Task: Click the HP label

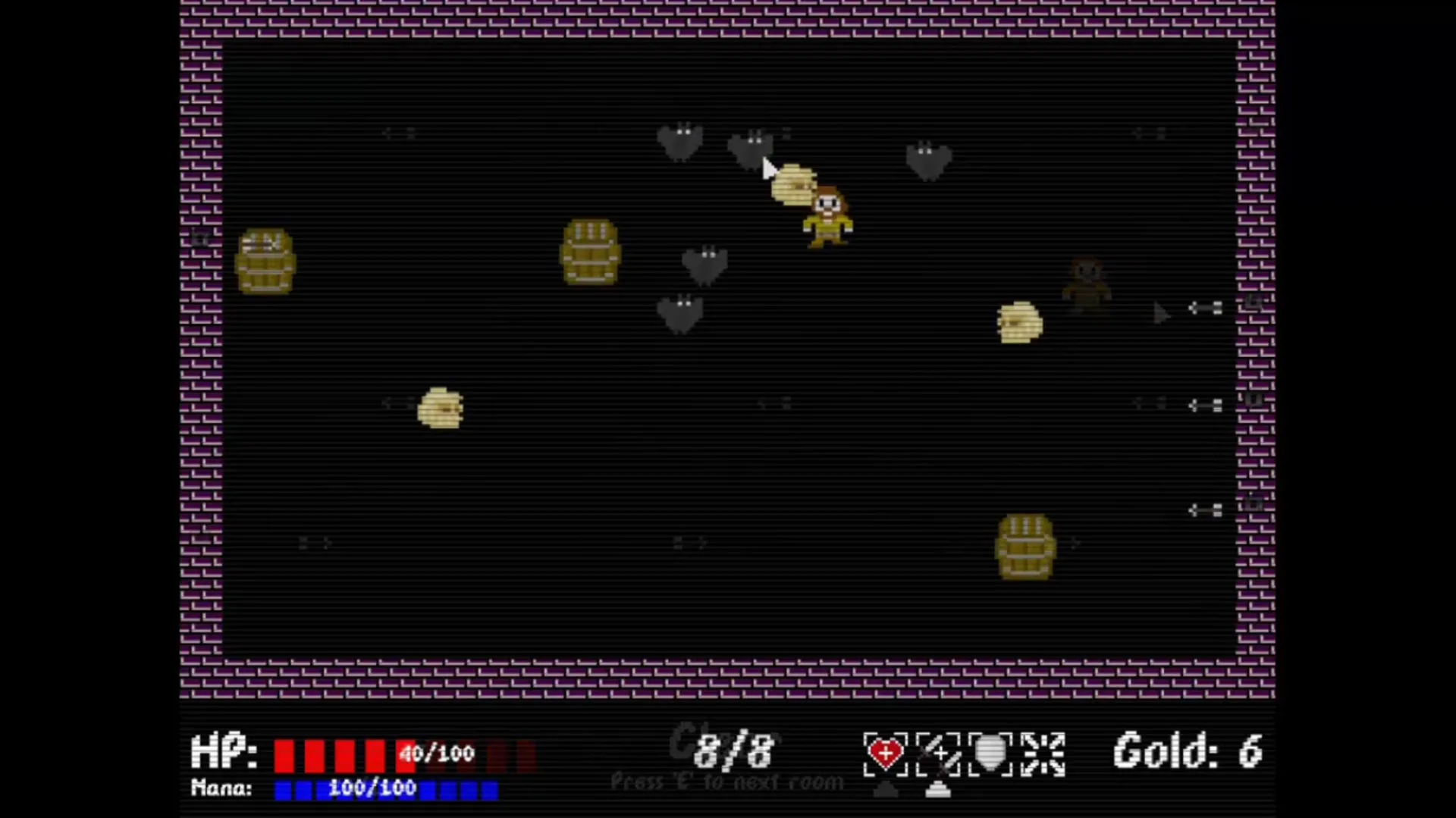Action: tap(224, 752)
